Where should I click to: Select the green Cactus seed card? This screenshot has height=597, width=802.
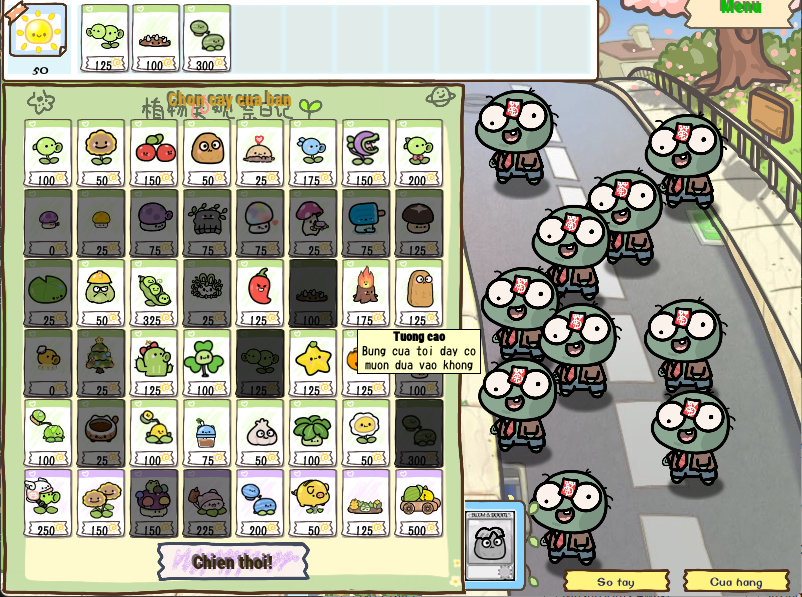point(154,363)
